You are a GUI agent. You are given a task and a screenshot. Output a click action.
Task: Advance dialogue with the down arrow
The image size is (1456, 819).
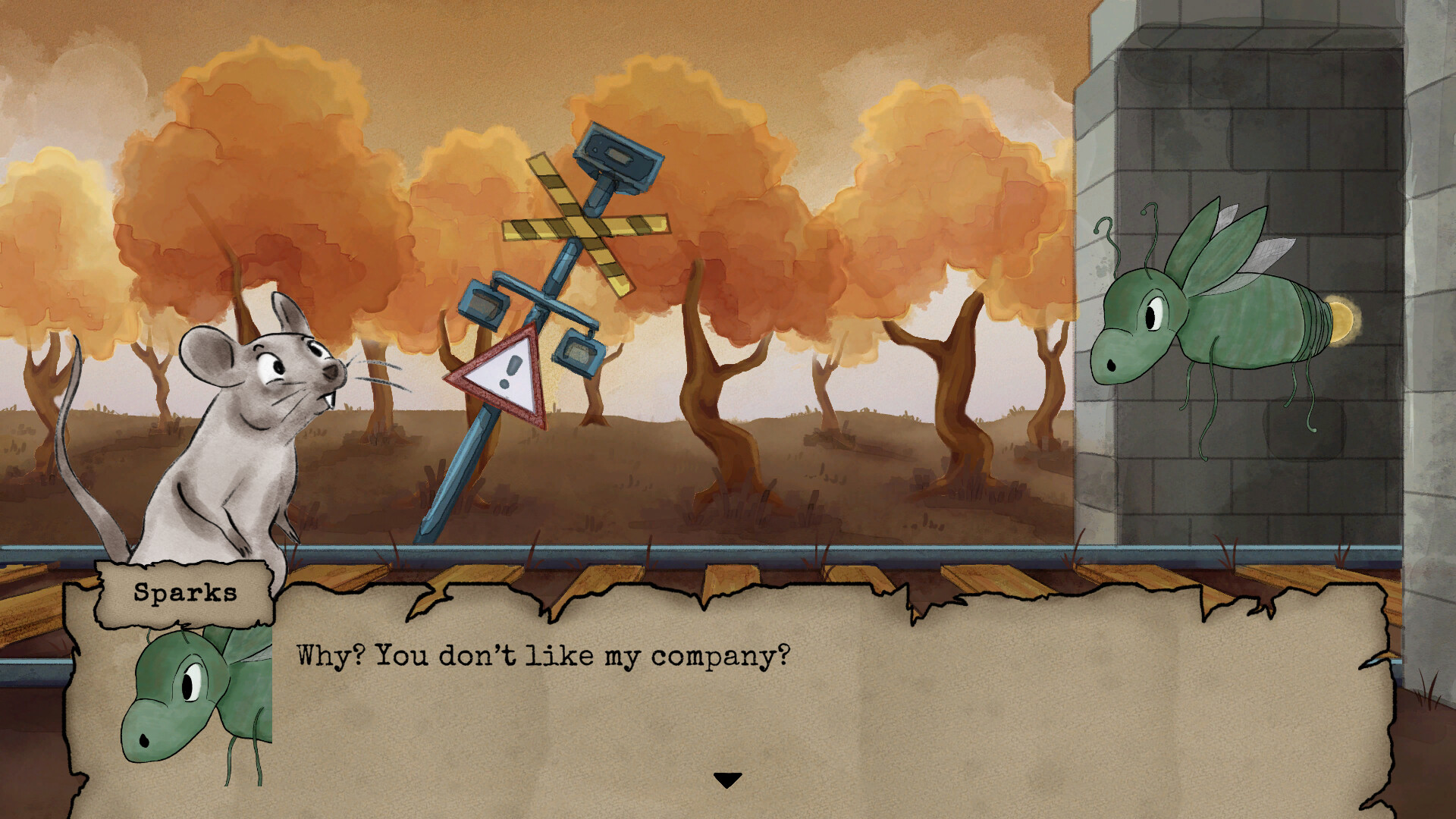pos(727,780)
